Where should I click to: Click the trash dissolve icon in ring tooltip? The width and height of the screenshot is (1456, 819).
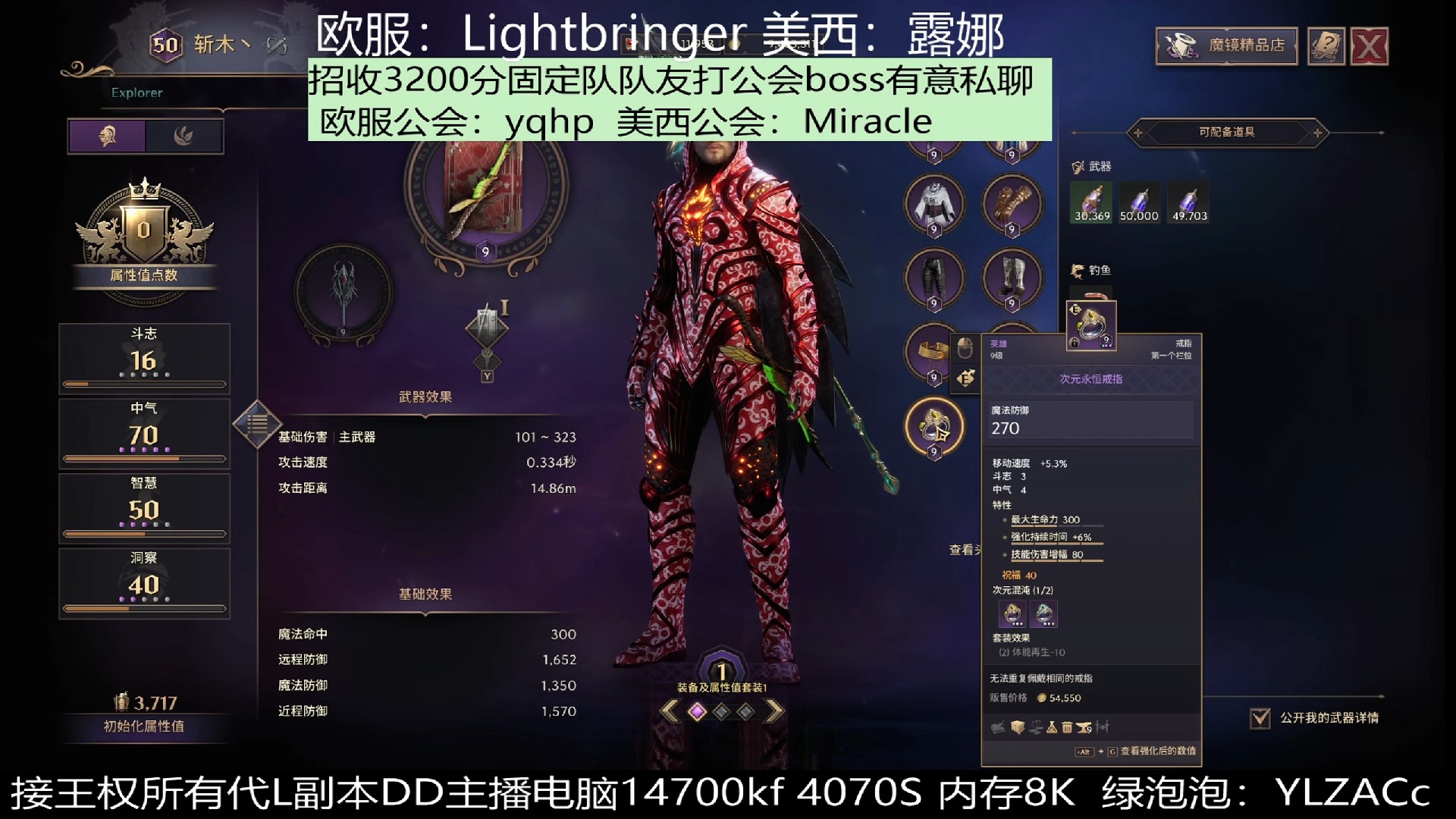(x=1069, y=726)
